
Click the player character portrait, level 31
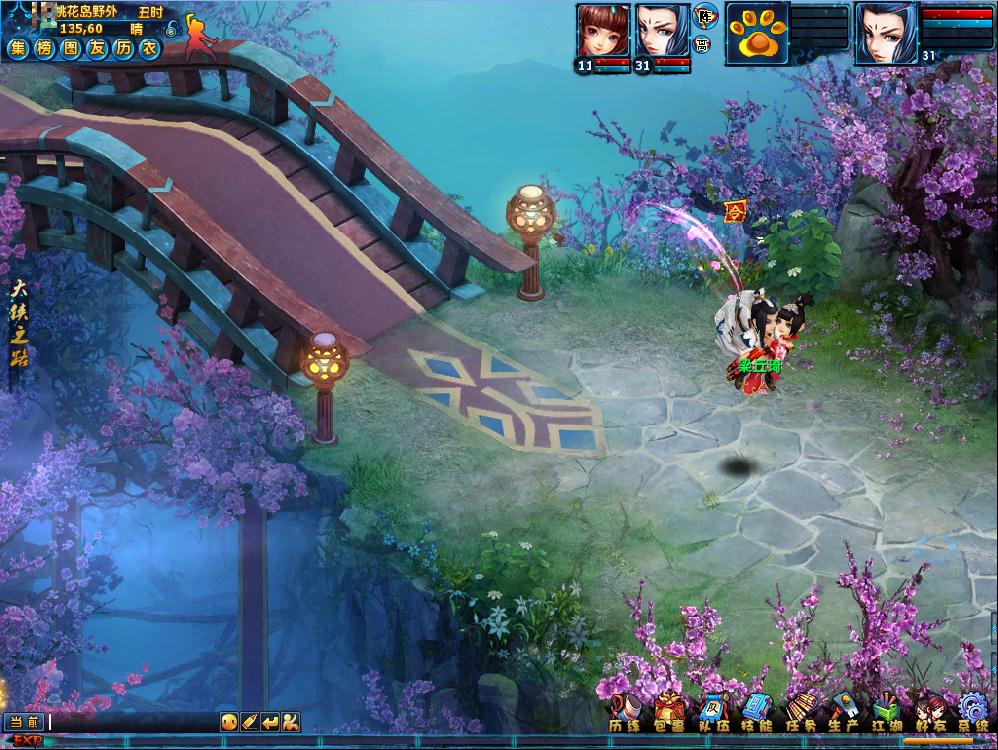[x=886, y=32]
